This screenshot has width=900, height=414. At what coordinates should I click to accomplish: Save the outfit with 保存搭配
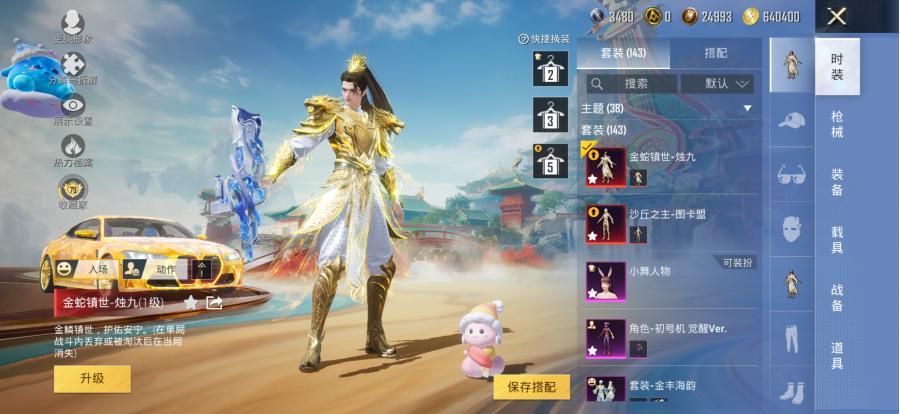pyautogui.click(x=531, y=387)
